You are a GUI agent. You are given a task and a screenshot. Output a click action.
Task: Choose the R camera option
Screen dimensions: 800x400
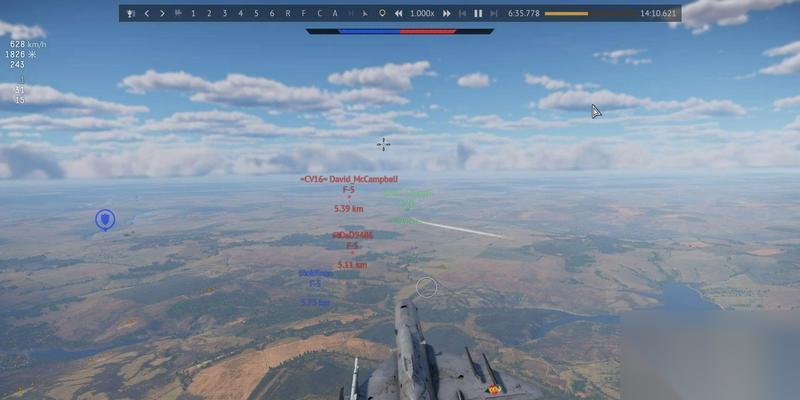[x=288, y=14]
